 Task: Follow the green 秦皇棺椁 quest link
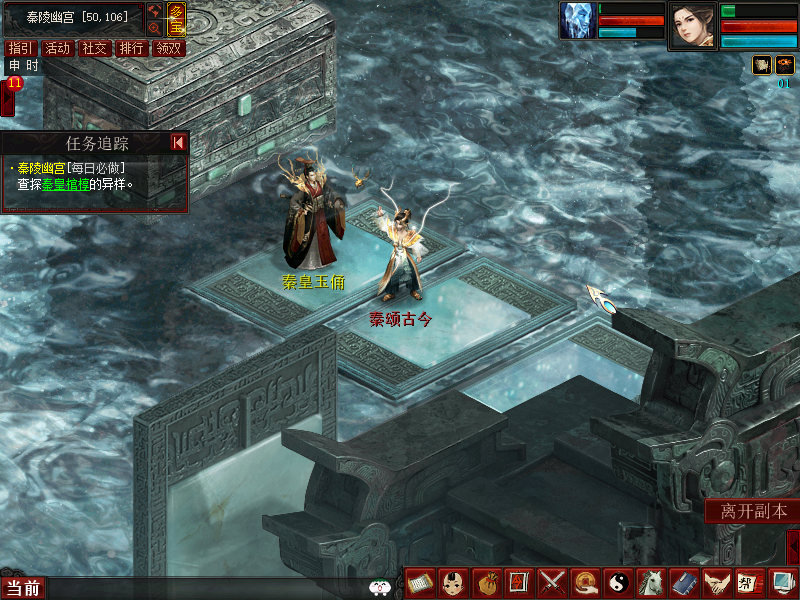pos(65,184)
